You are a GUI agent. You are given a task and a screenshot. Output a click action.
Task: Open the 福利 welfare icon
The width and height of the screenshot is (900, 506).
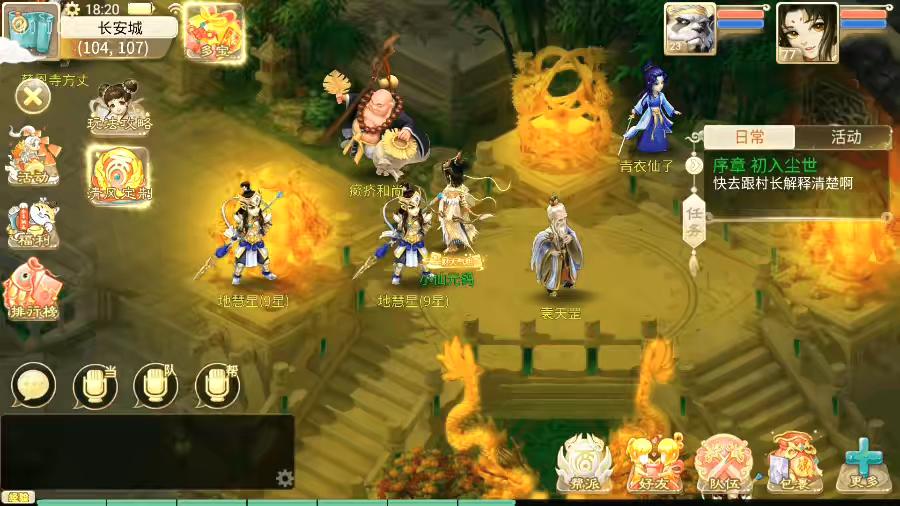click(34, 222)
